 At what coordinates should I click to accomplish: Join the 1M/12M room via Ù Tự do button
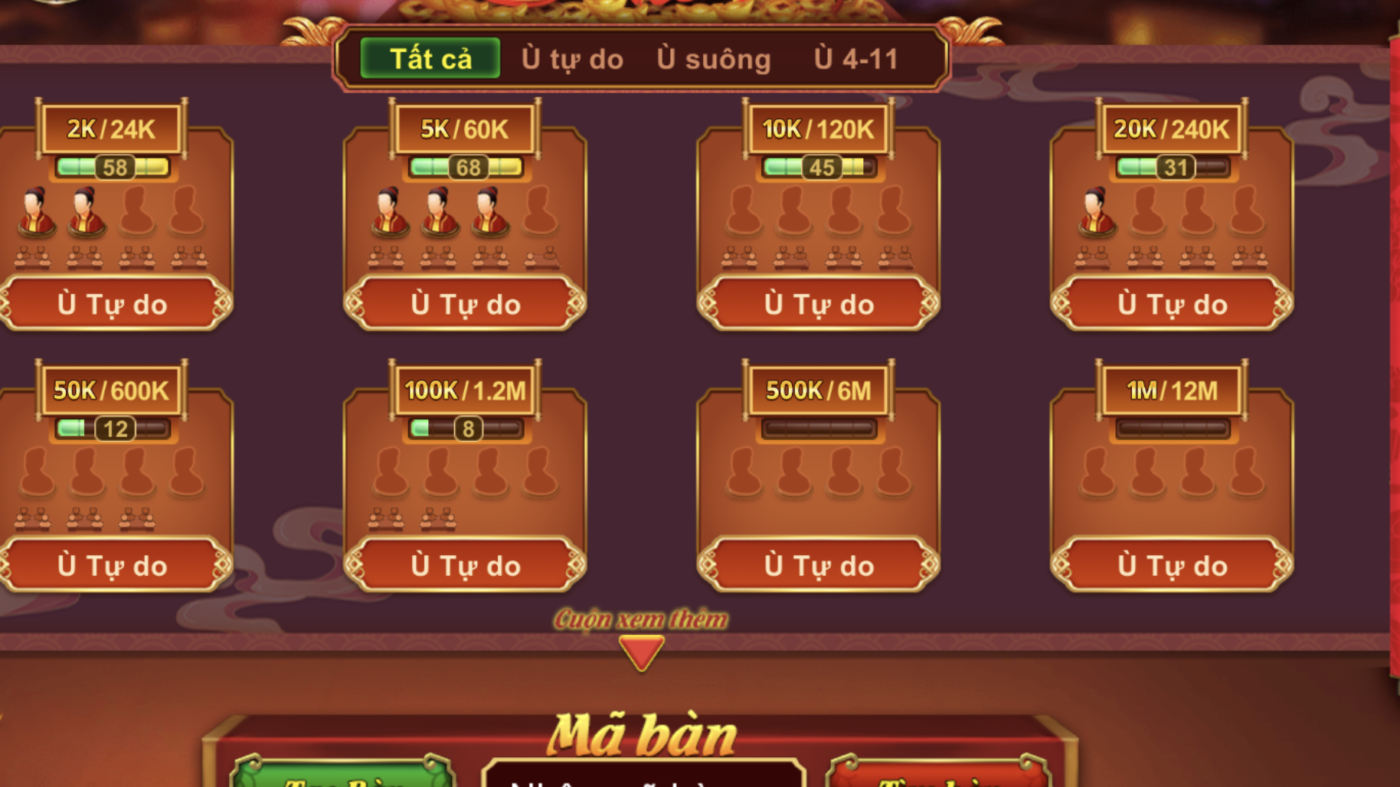(1172, 565)
